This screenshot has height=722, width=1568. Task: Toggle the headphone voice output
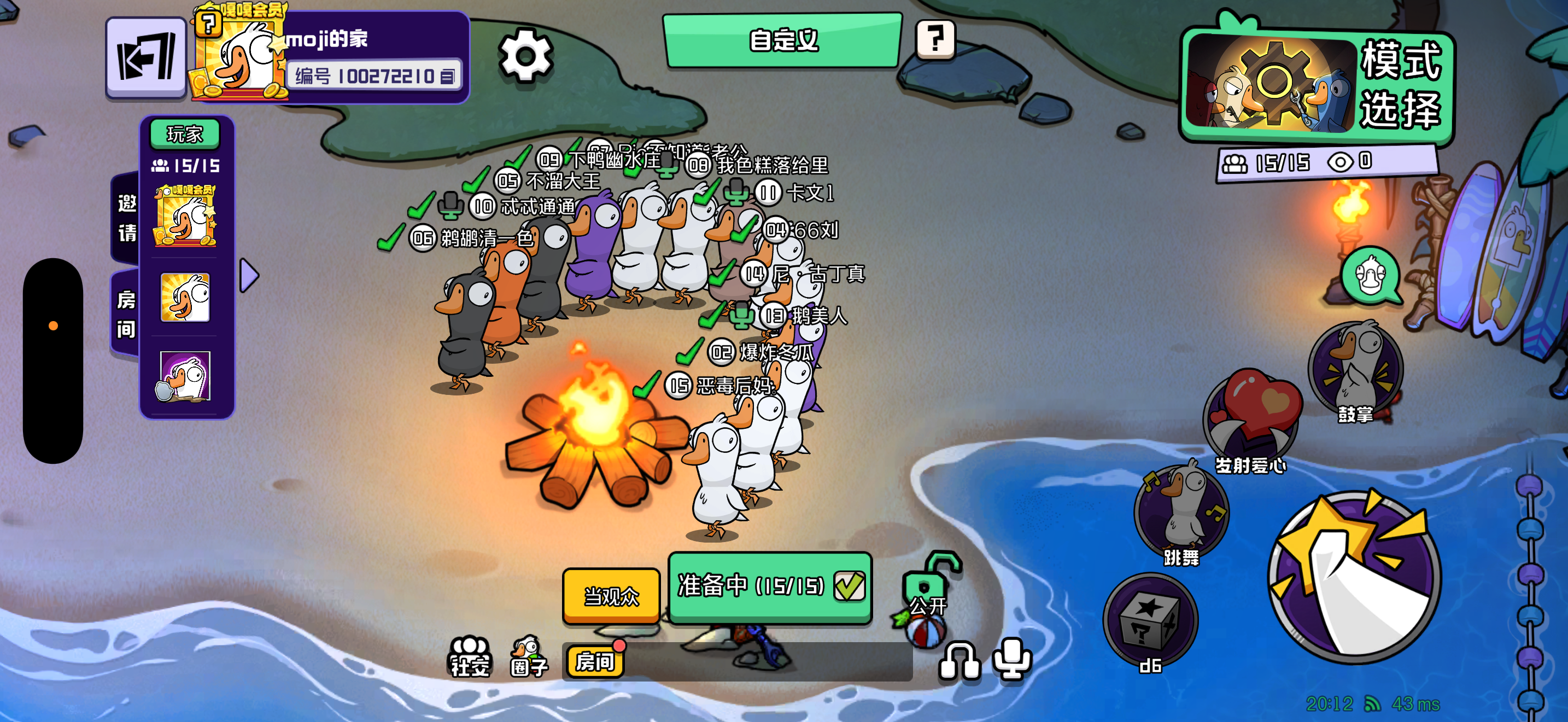point(959,660)
